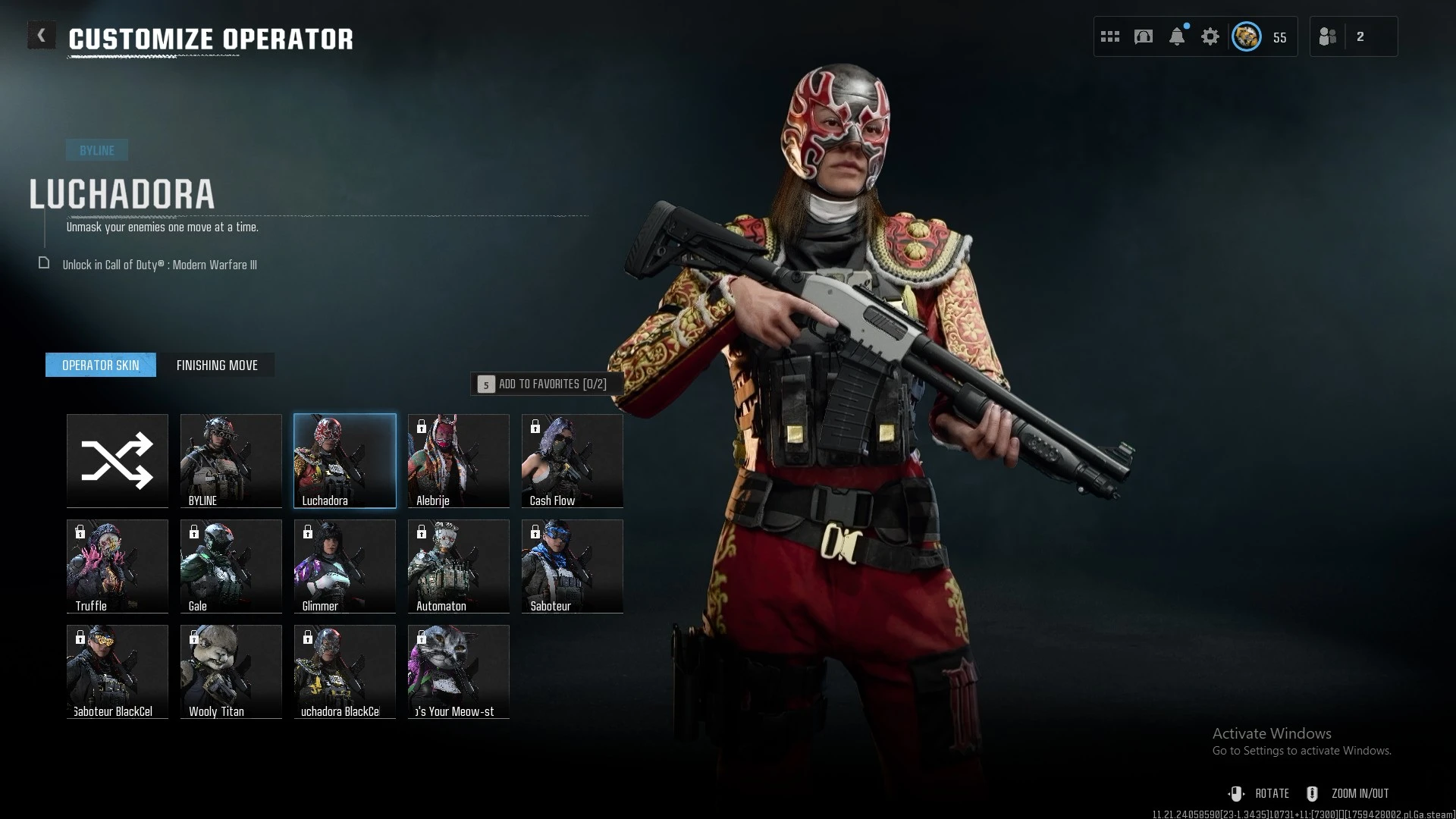Choose the Automaton skin tile
Viewport: 1456px width, 819px height.
tap(459, 566)
